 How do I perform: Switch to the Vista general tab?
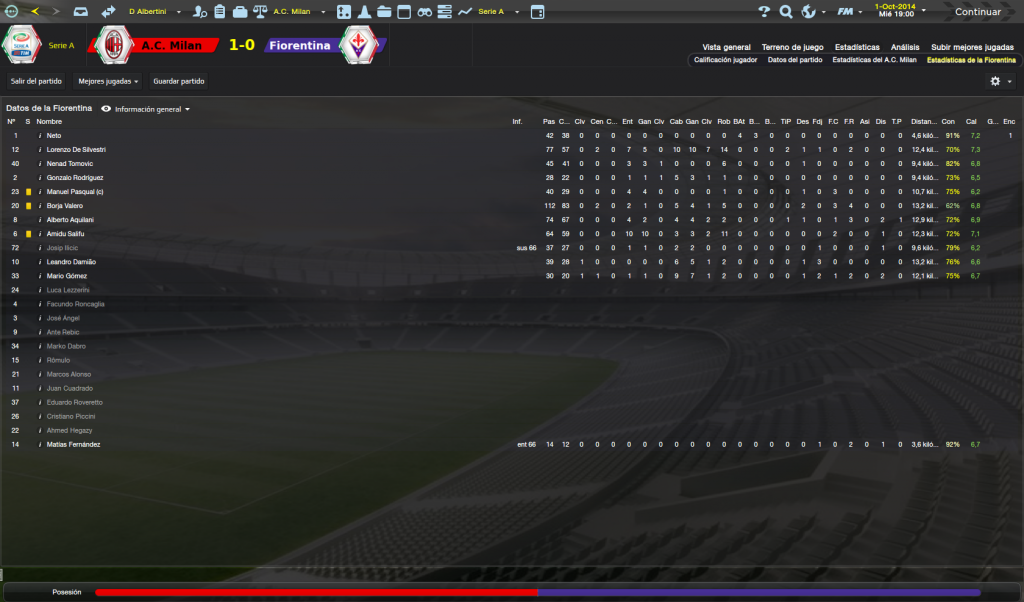(726, 47)
